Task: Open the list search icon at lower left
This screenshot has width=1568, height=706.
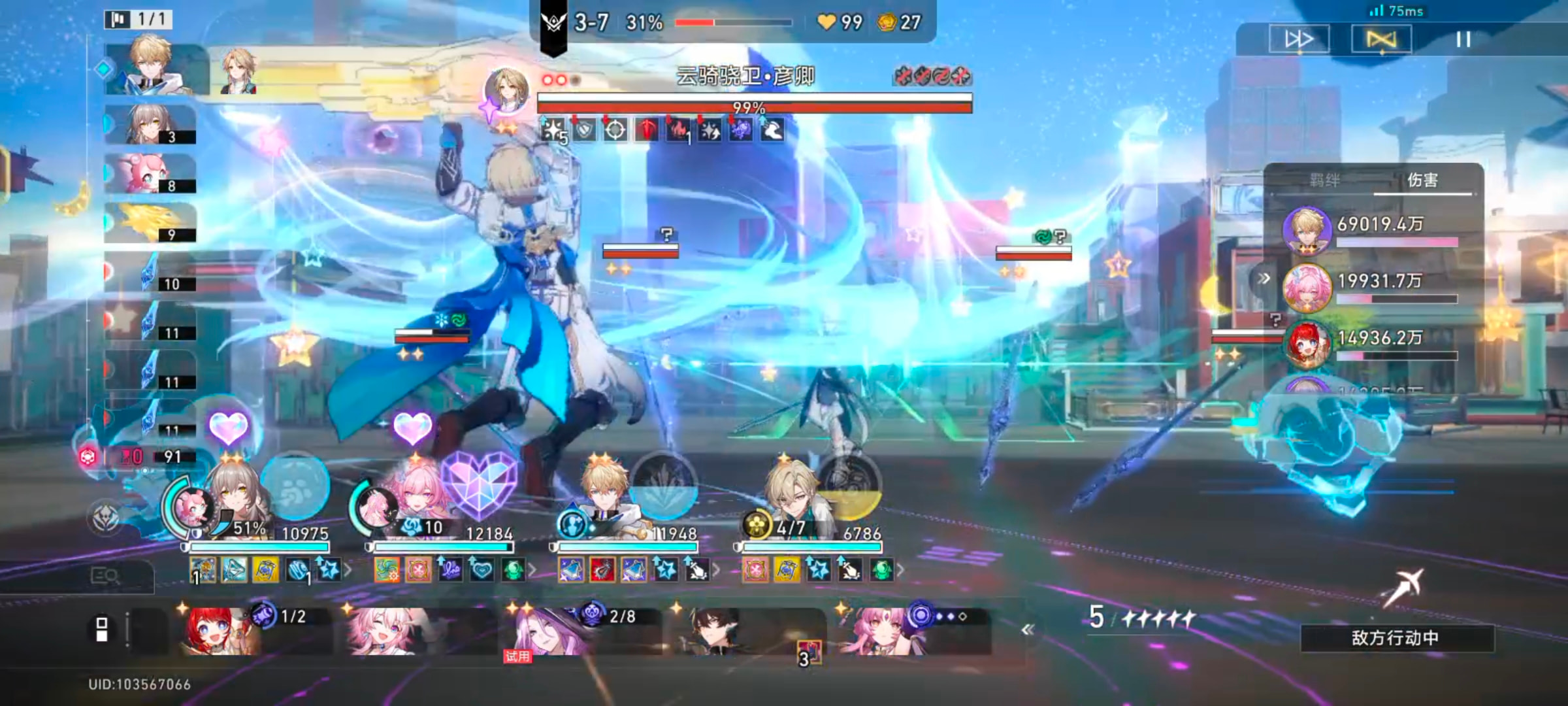Action: coord(105,576)
